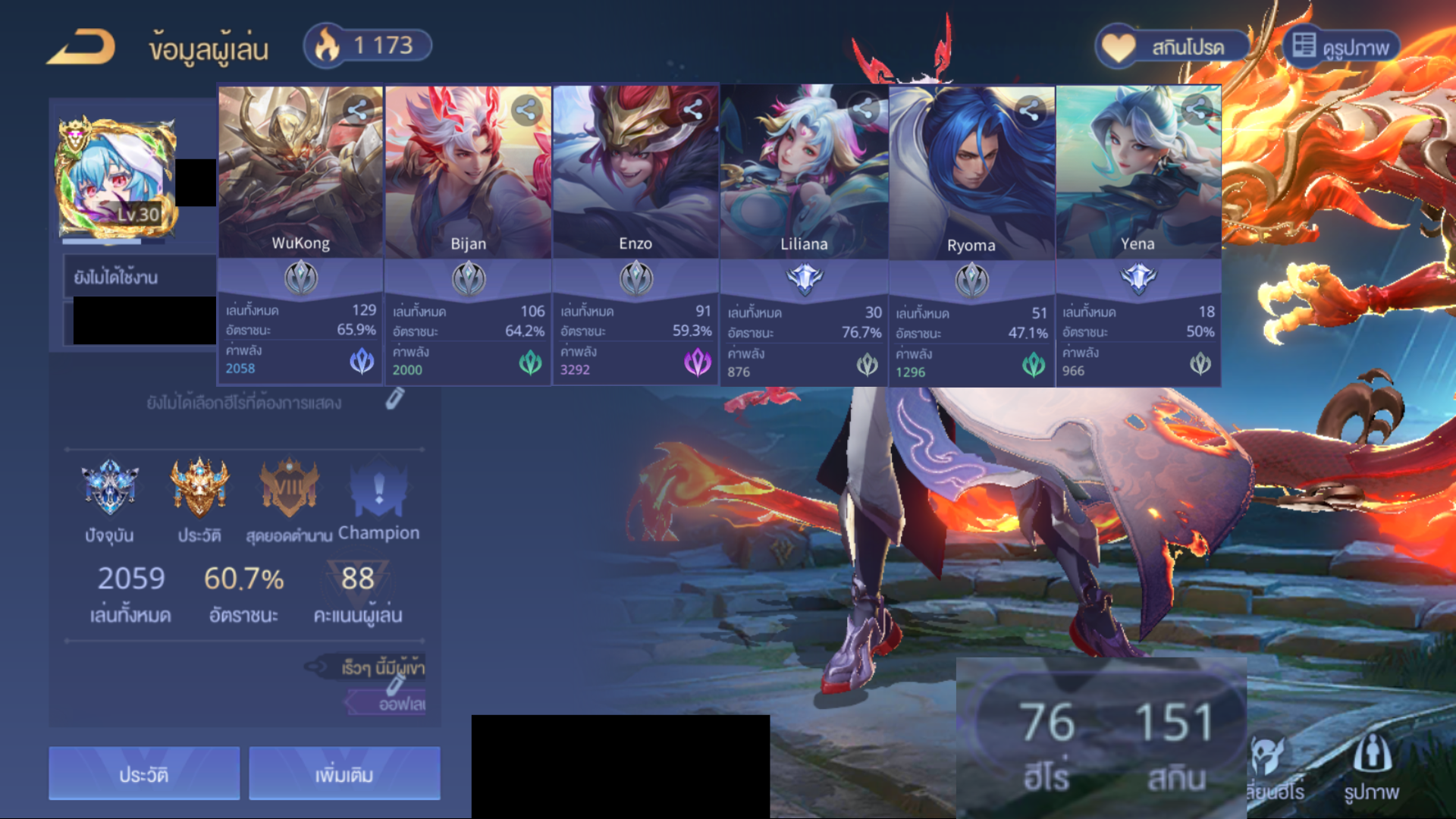The width and height of the screenshot is (1456, 819).
Task: Open the owned skins count 151 สกิน
Action: 1175,745
